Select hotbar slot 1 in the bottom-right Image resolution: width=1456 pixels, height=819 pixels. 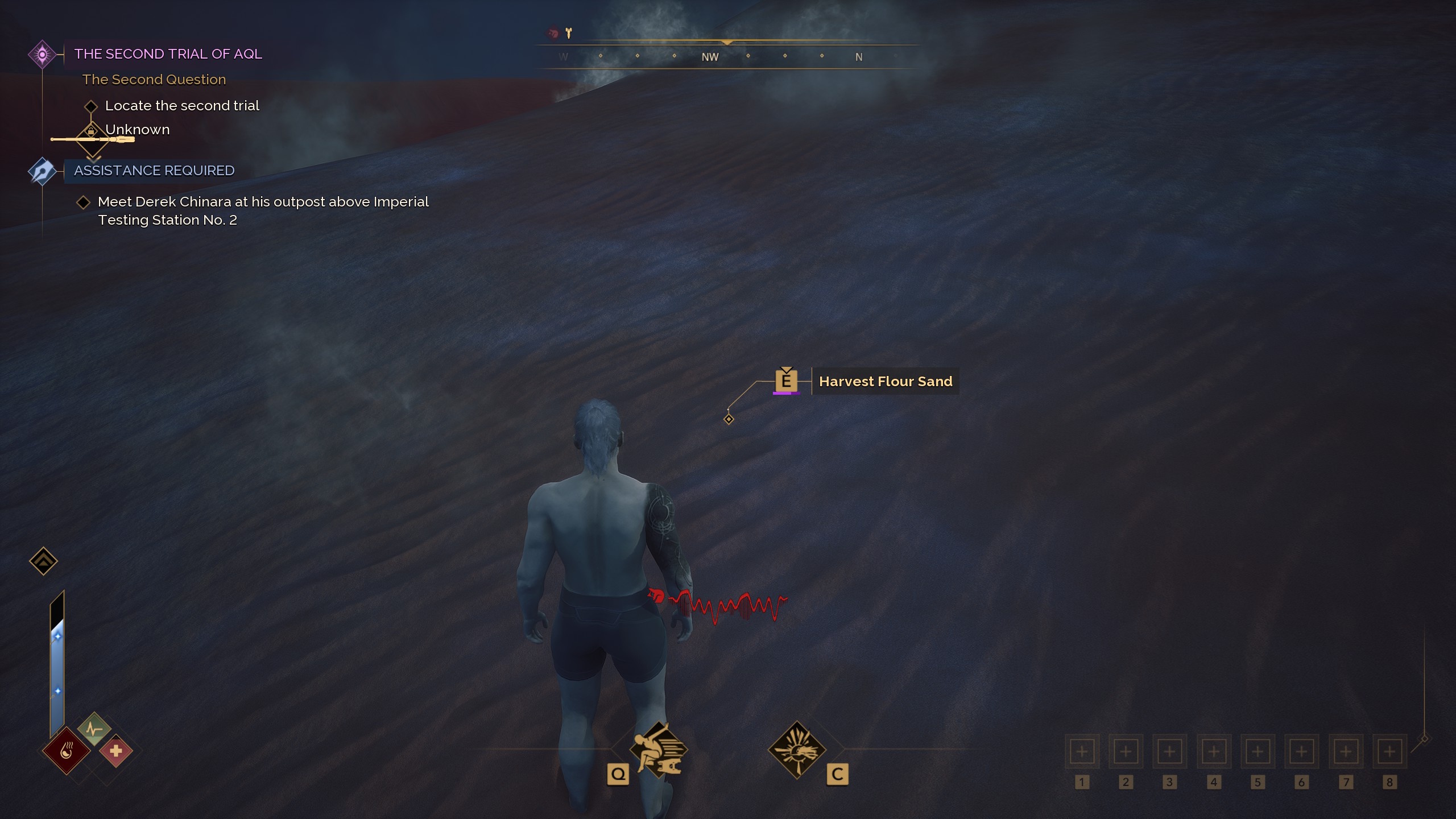point(1082,751)
